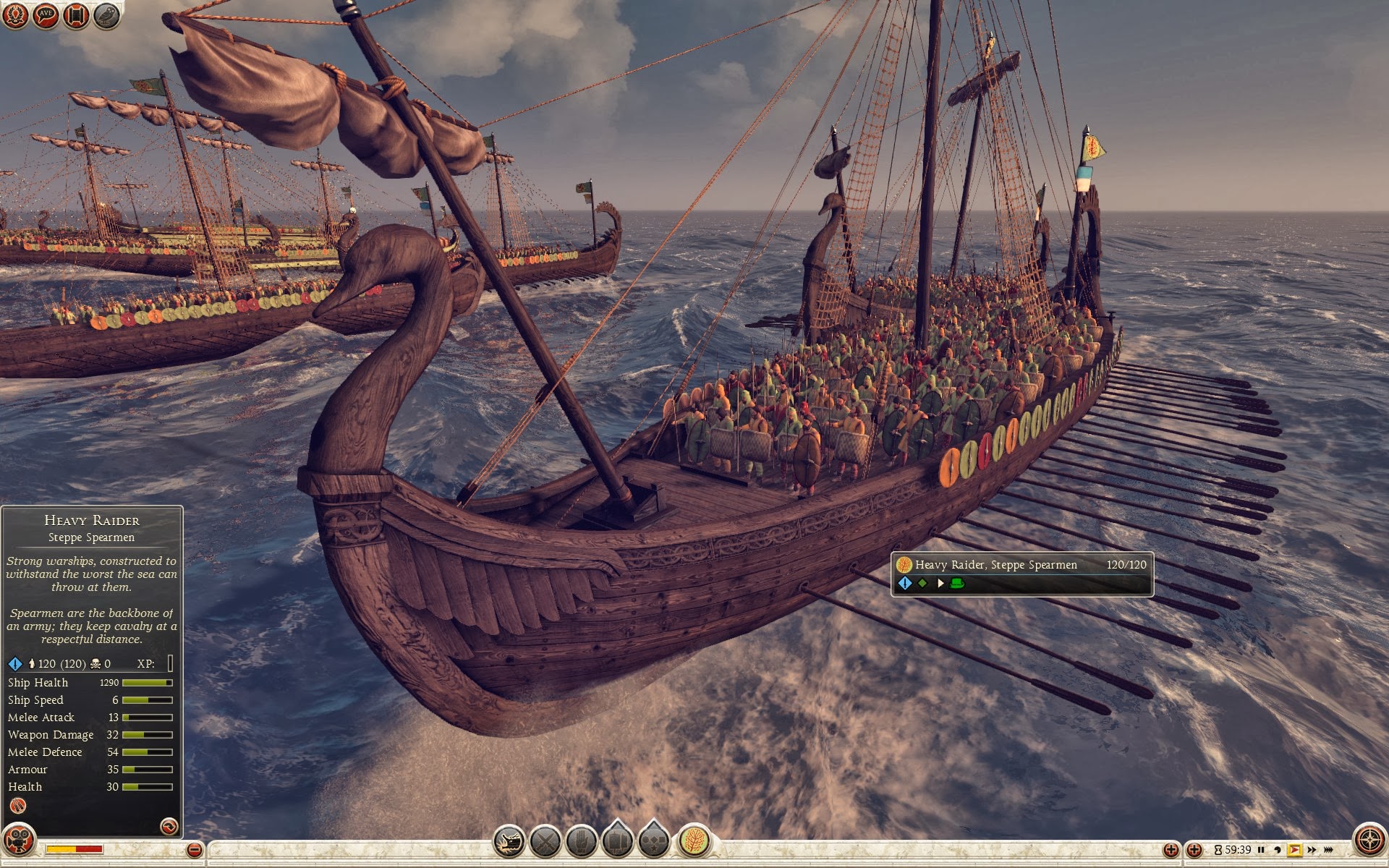Open the laurel wreath menu button
Image resolution: width=1389 pixels, height=868 pixels.
coord(15,14)
